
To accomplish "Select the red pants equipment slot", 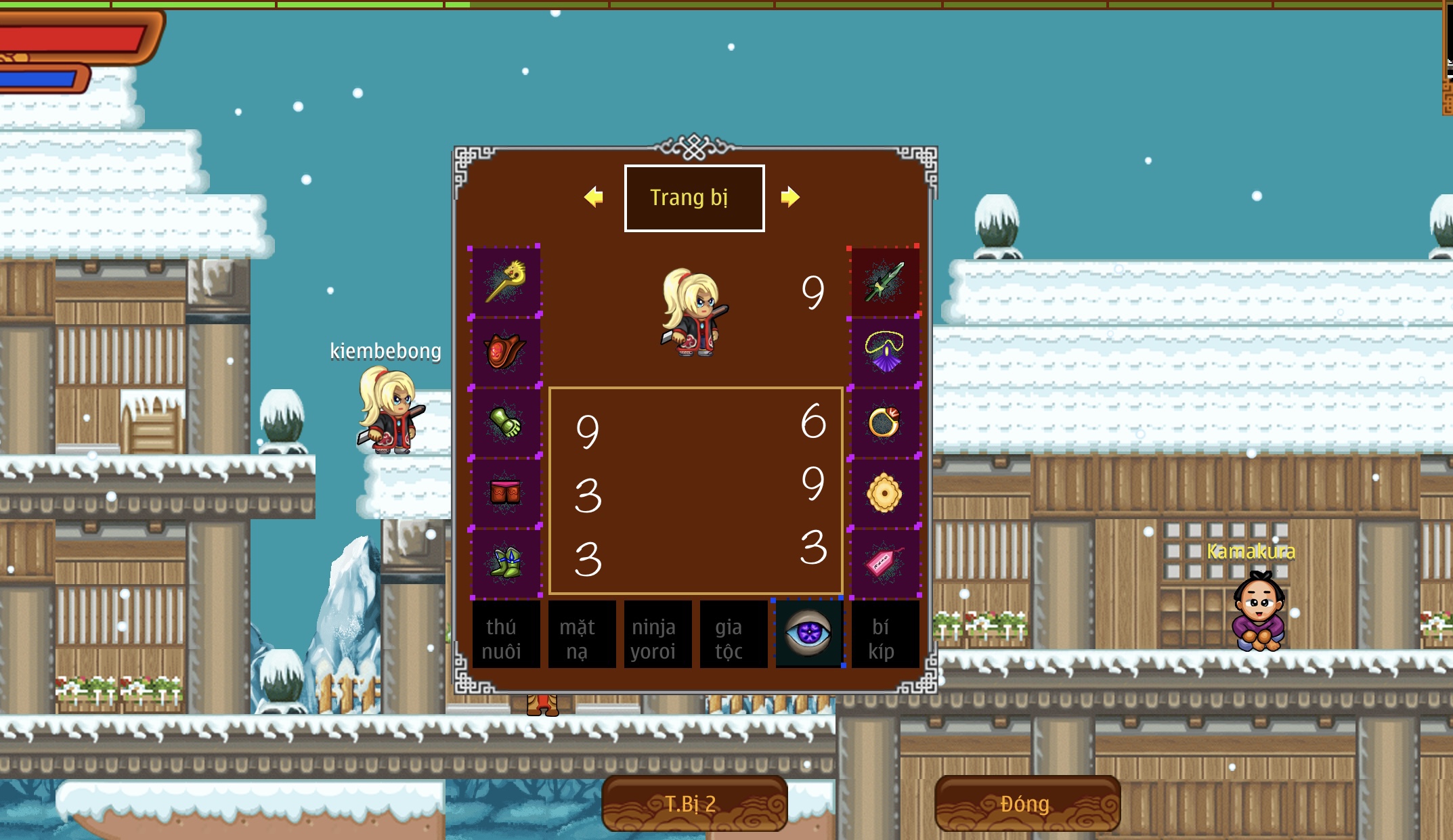I will coord(505,492).
